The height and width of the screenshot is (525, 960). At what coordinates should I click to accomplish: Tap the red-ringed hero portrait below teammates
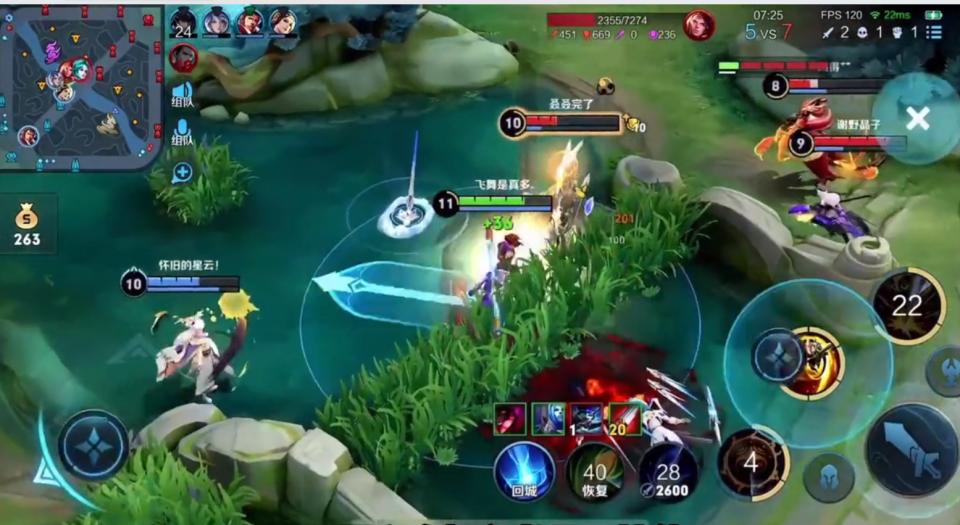183,58
